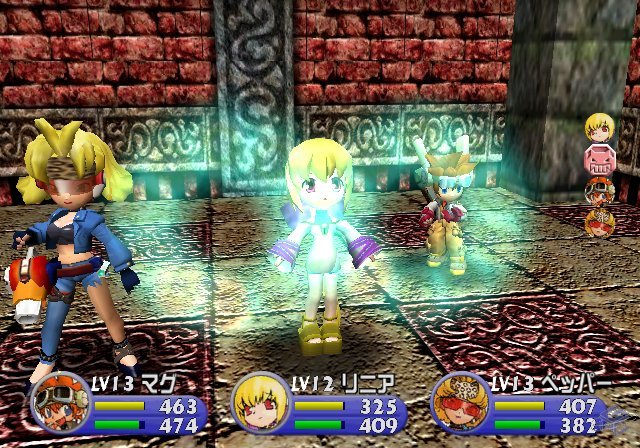Choose the goggled boy turn-order icon
The width and height of the screenshot is (640, 448).
(600, 190)
